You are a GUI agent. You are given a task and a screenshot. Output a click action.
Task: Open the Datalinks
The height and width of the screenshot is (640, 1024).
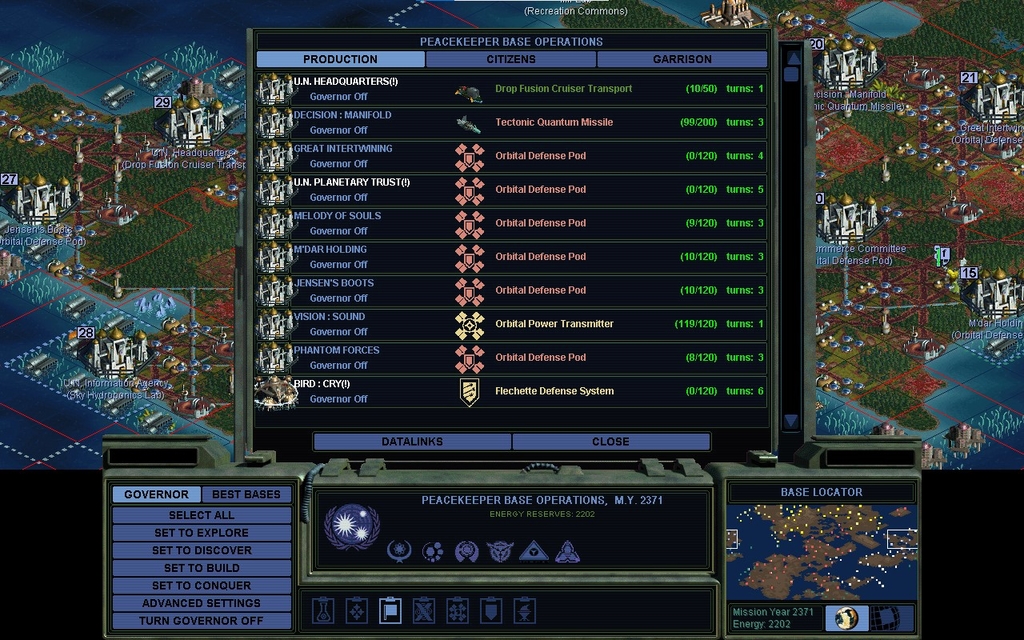click(x=412, y=441)
